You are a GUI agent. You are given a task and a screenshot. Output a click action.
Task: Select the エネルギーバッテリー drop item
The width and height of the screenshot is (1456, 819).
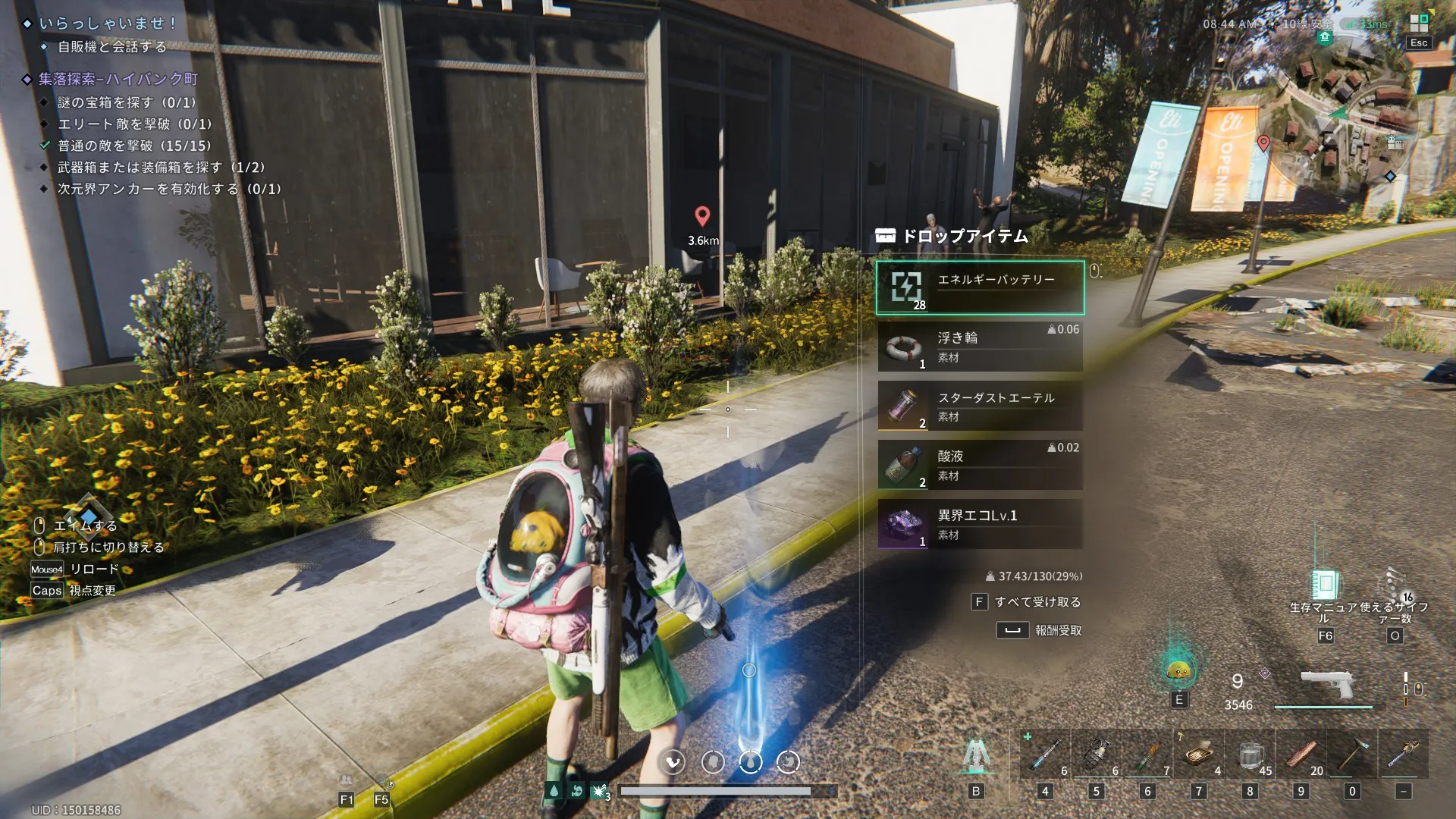point(980,287)
